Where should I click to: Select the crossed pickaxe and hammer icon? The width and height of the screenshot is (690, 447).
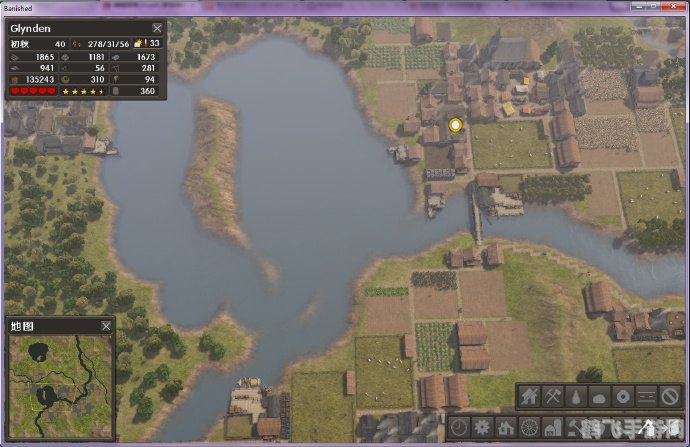click(554, 396)
